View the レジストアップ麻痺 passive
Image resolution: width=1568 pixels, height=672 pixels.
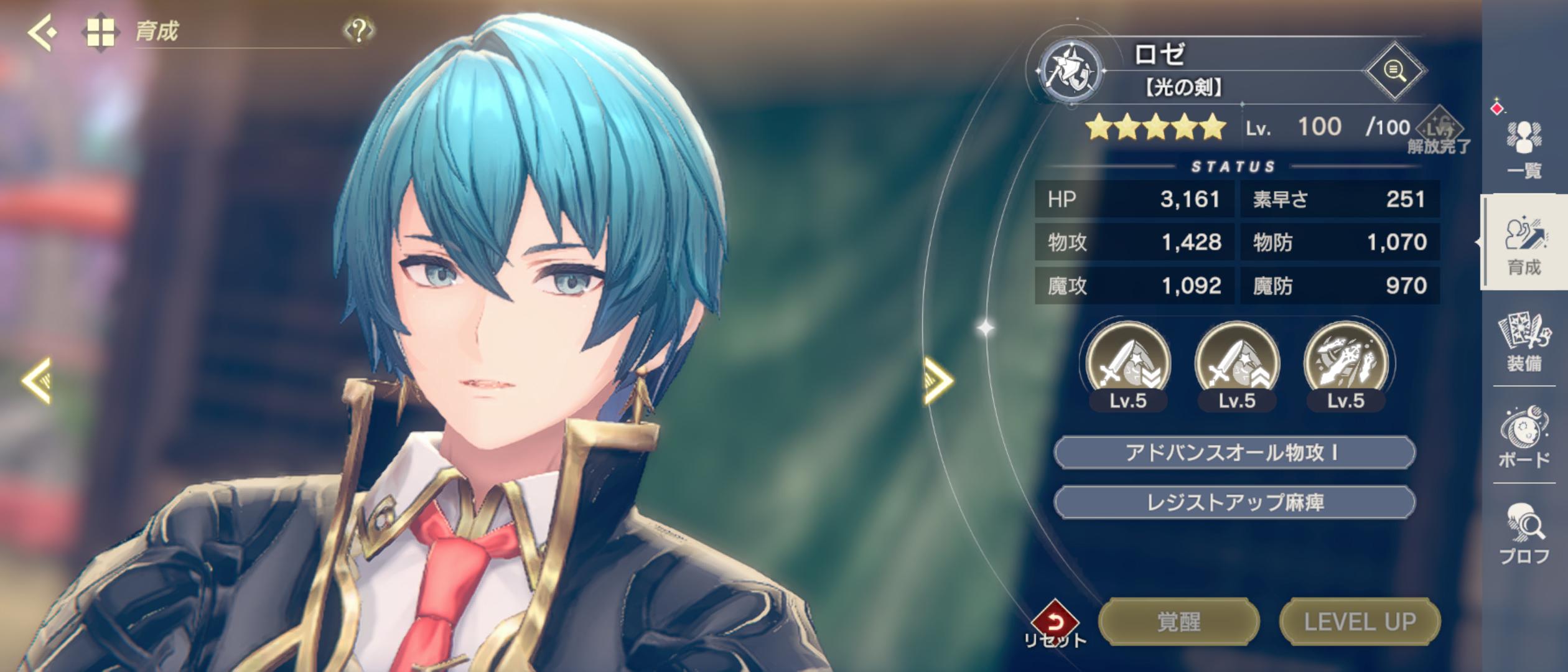click(x=1234, y=503)
